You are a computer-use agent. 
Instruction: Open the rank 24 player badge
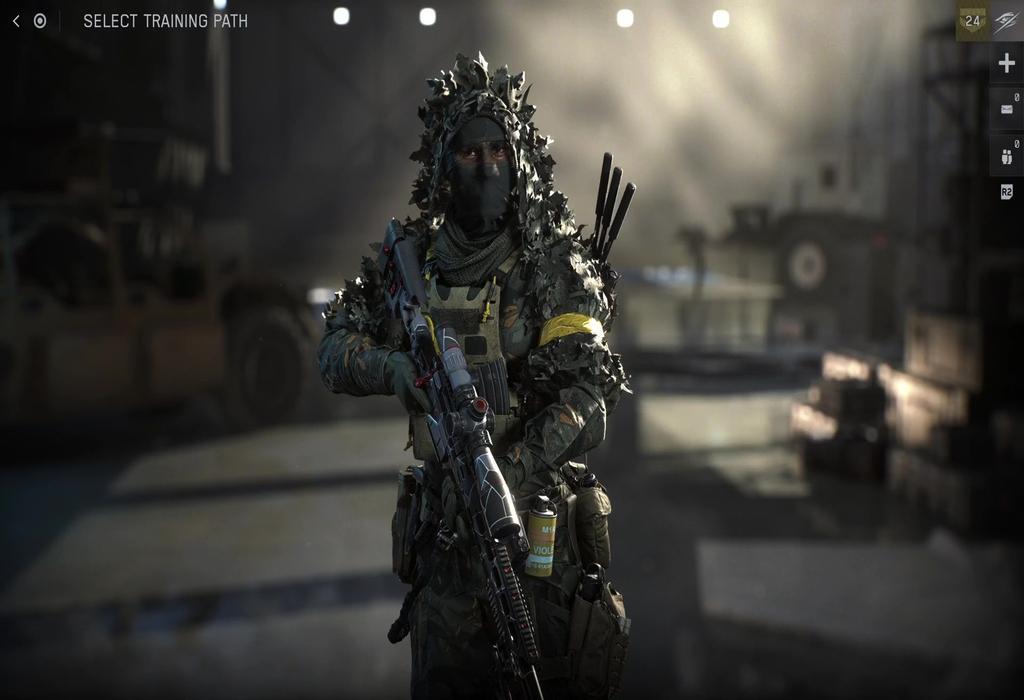(x=973, y=22)
